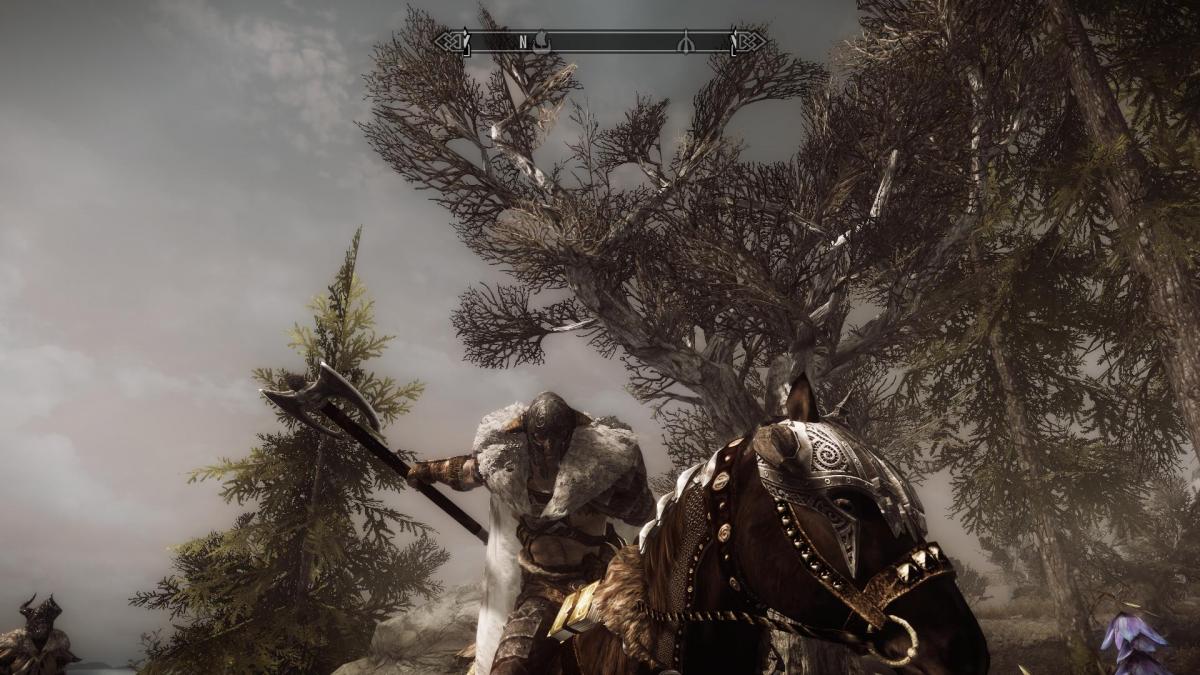
Task: Select the standing stone marker on the compass
Action: [x=686, y=42]
